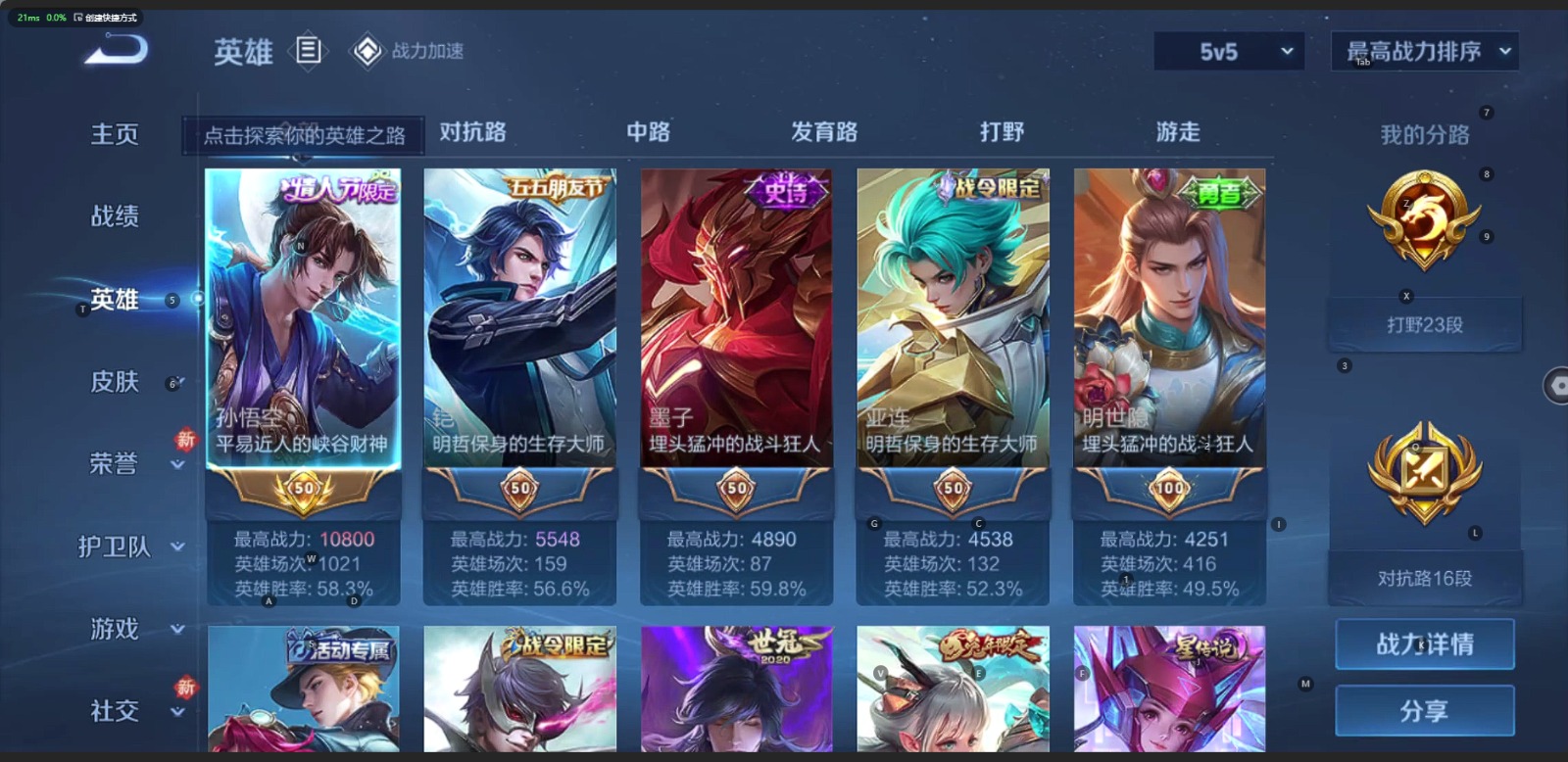
Task: Choose the 明世隐 hero card
Action: coord(1169,323)
